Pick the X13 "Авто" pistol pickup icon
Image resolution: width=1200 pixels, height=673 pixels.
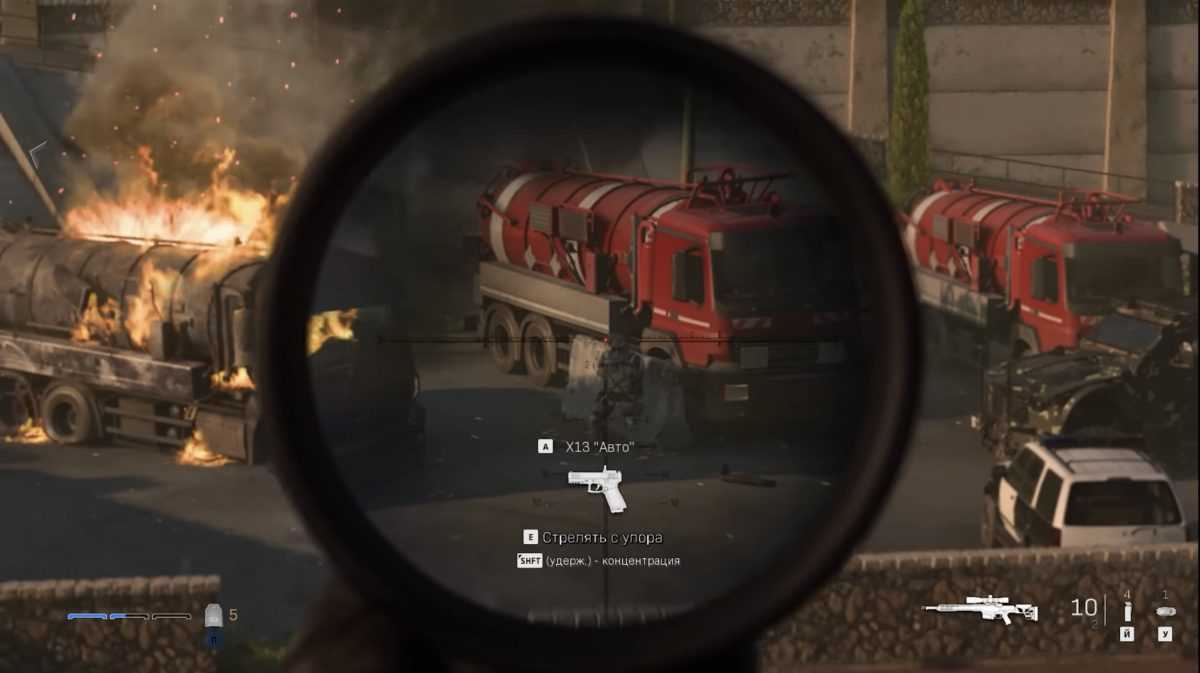[x=597, y=487]
